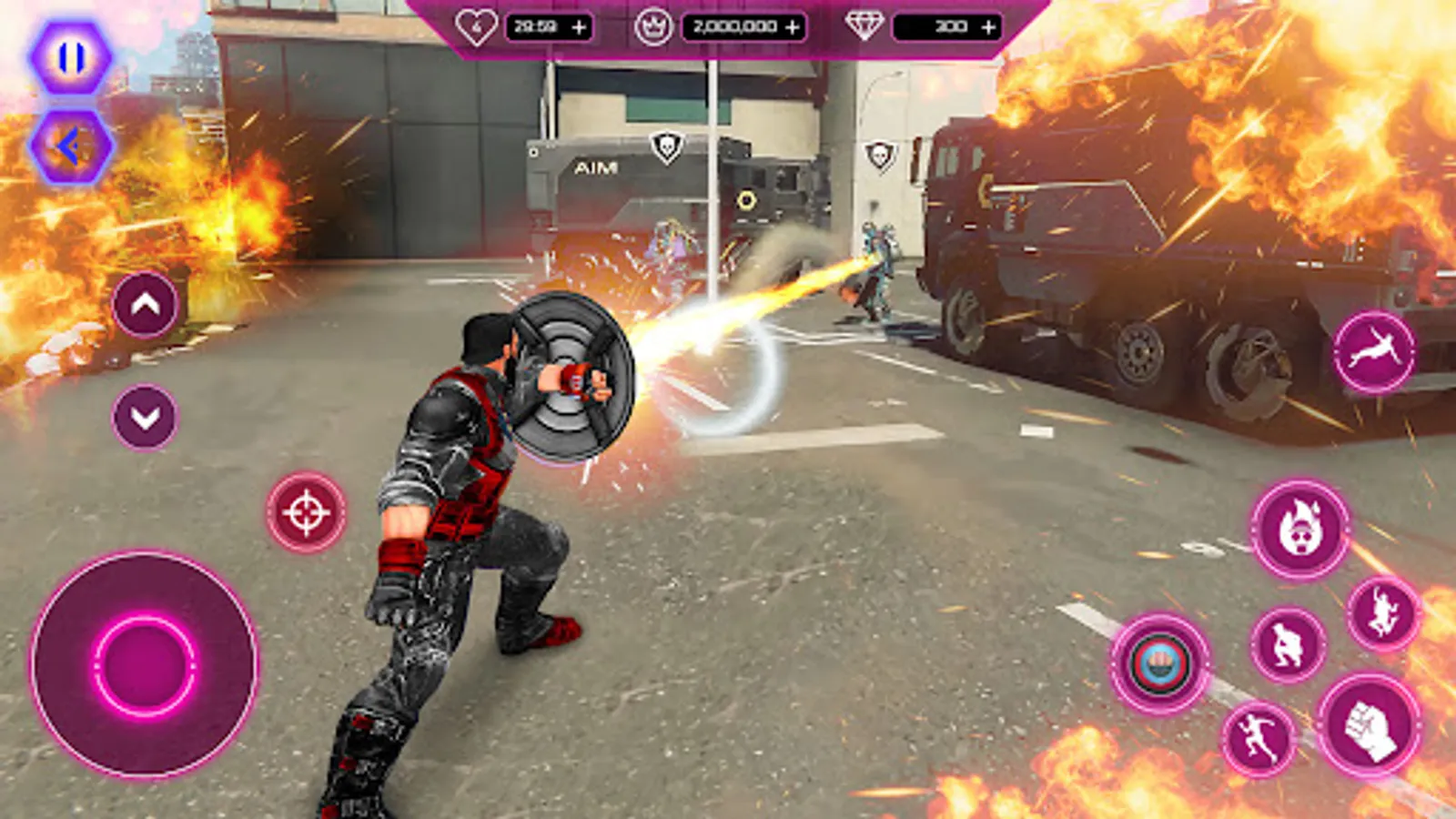Buy more coins via the crown plus
This screenshot has width=1456, height=819.
tap(793, 27)
